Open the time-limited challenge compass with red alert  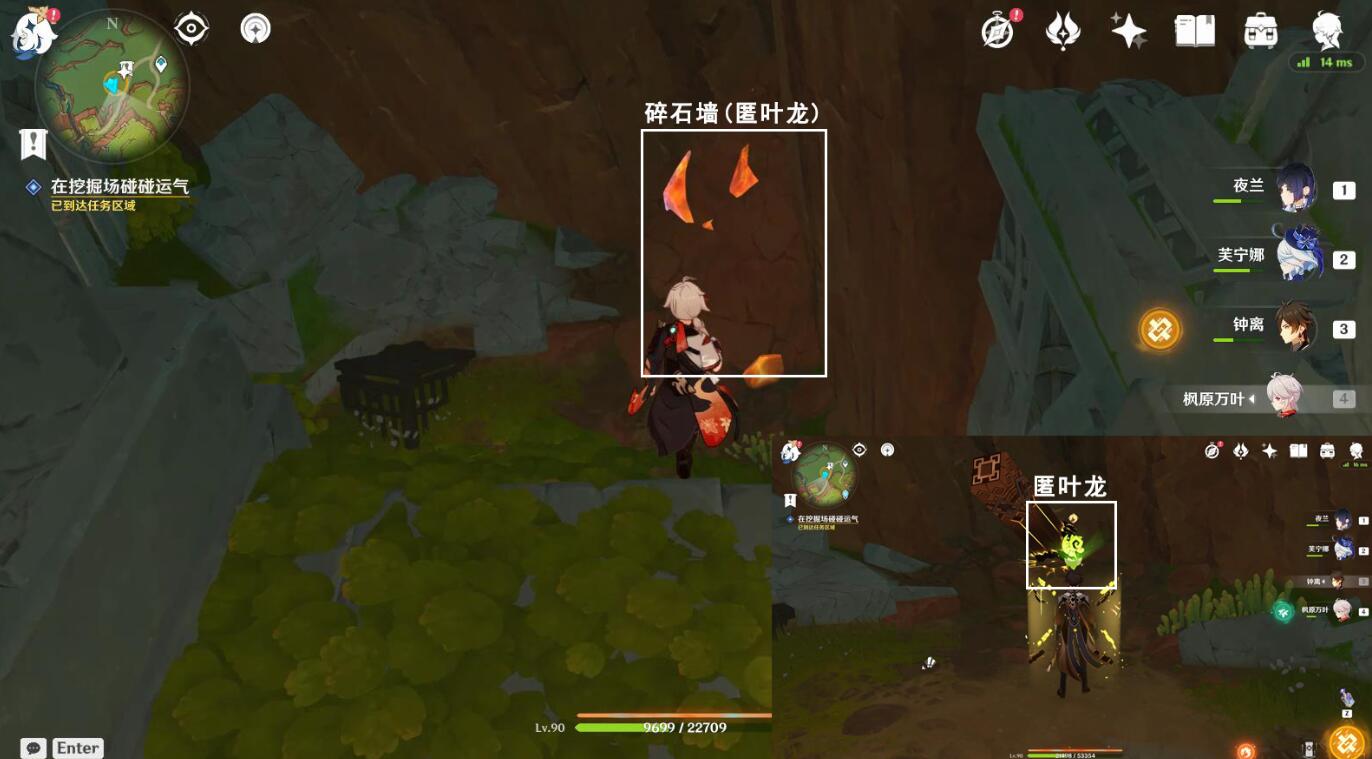(996, 31)
